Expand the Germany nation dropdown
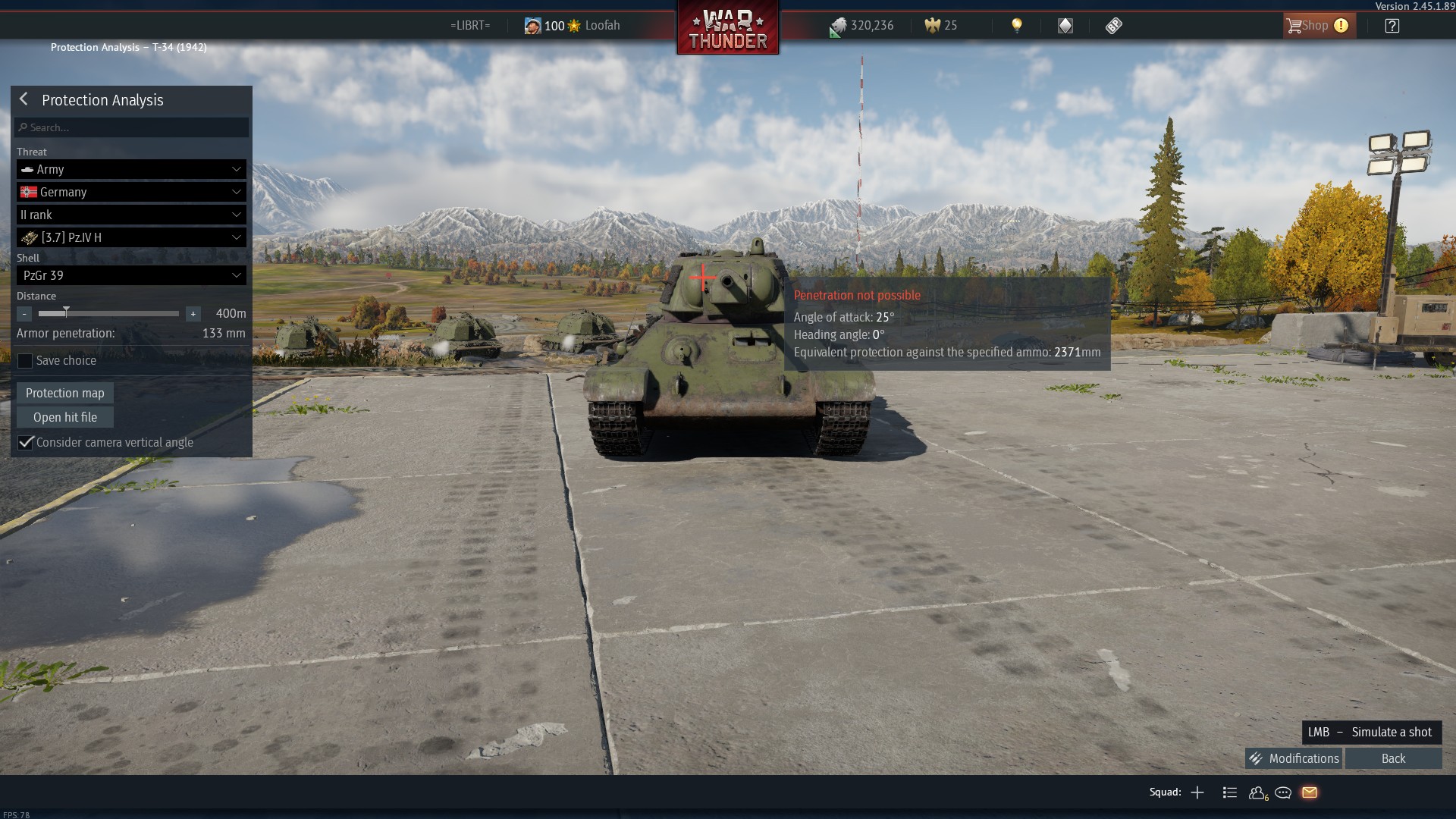Image resolution: width=1456 pixels, height=819 pixels. click(x=130, y=192)
